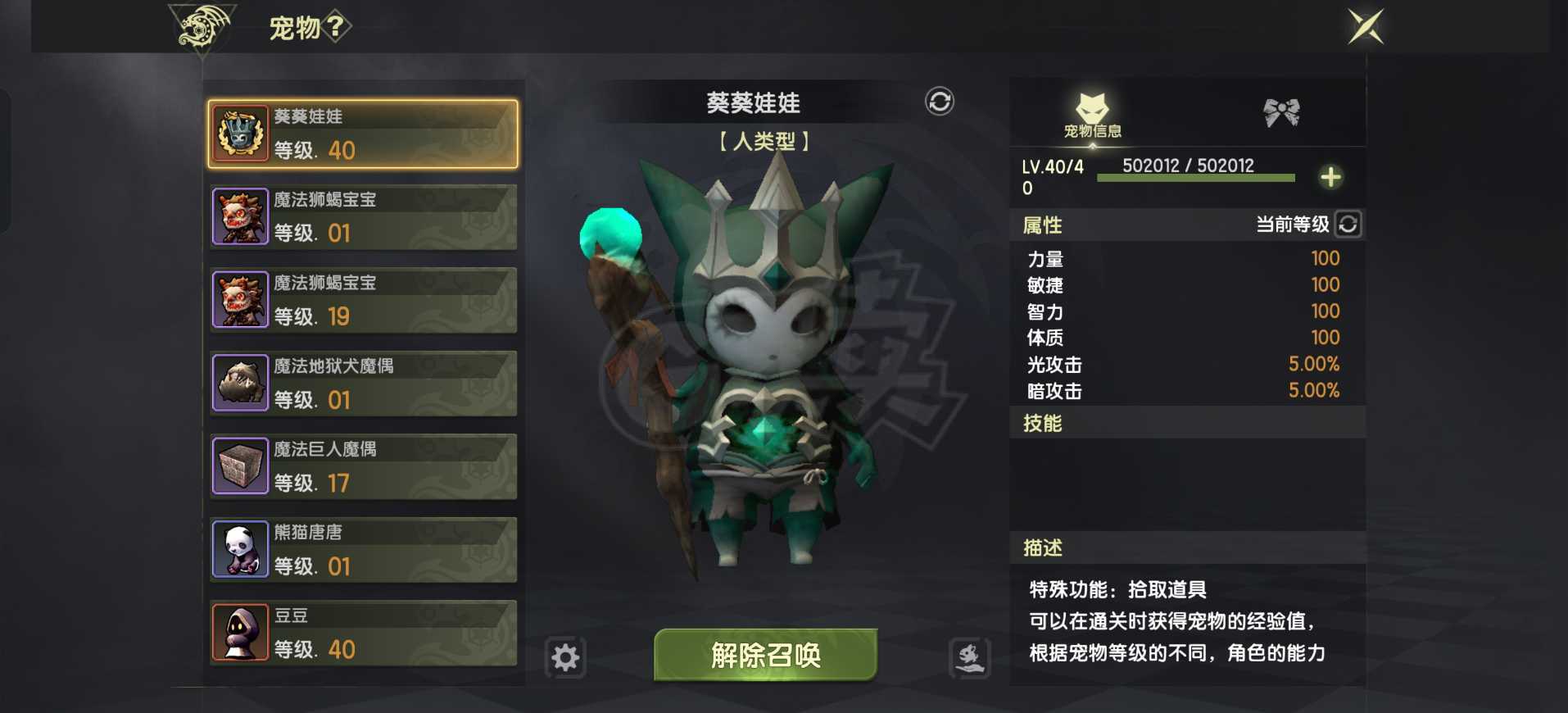Open the pet emblem icon beside the 宠物 title
The image size is (1568, 713).
point(197,27)
